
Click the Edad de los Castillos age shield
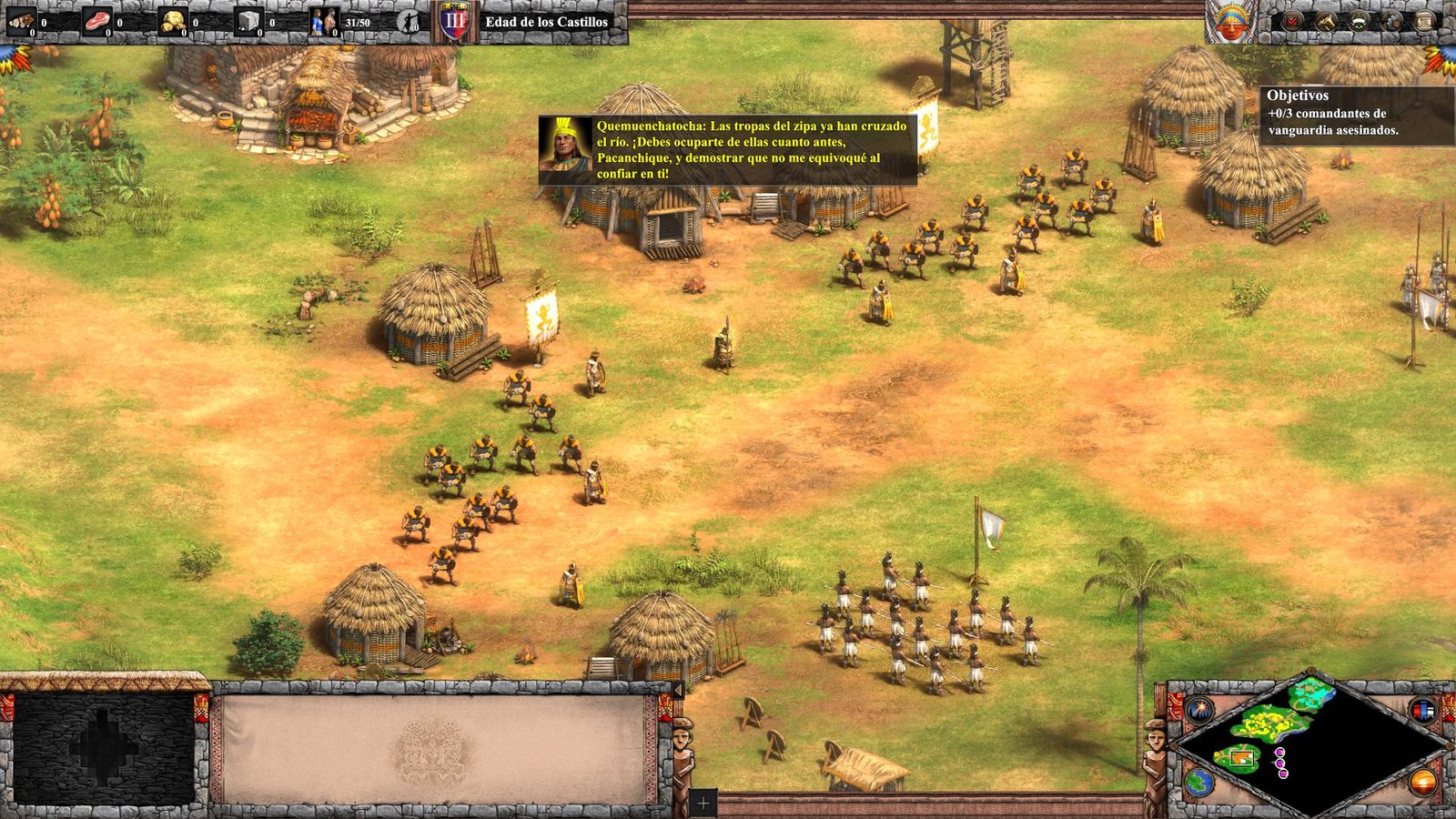[x=456, y=22]
